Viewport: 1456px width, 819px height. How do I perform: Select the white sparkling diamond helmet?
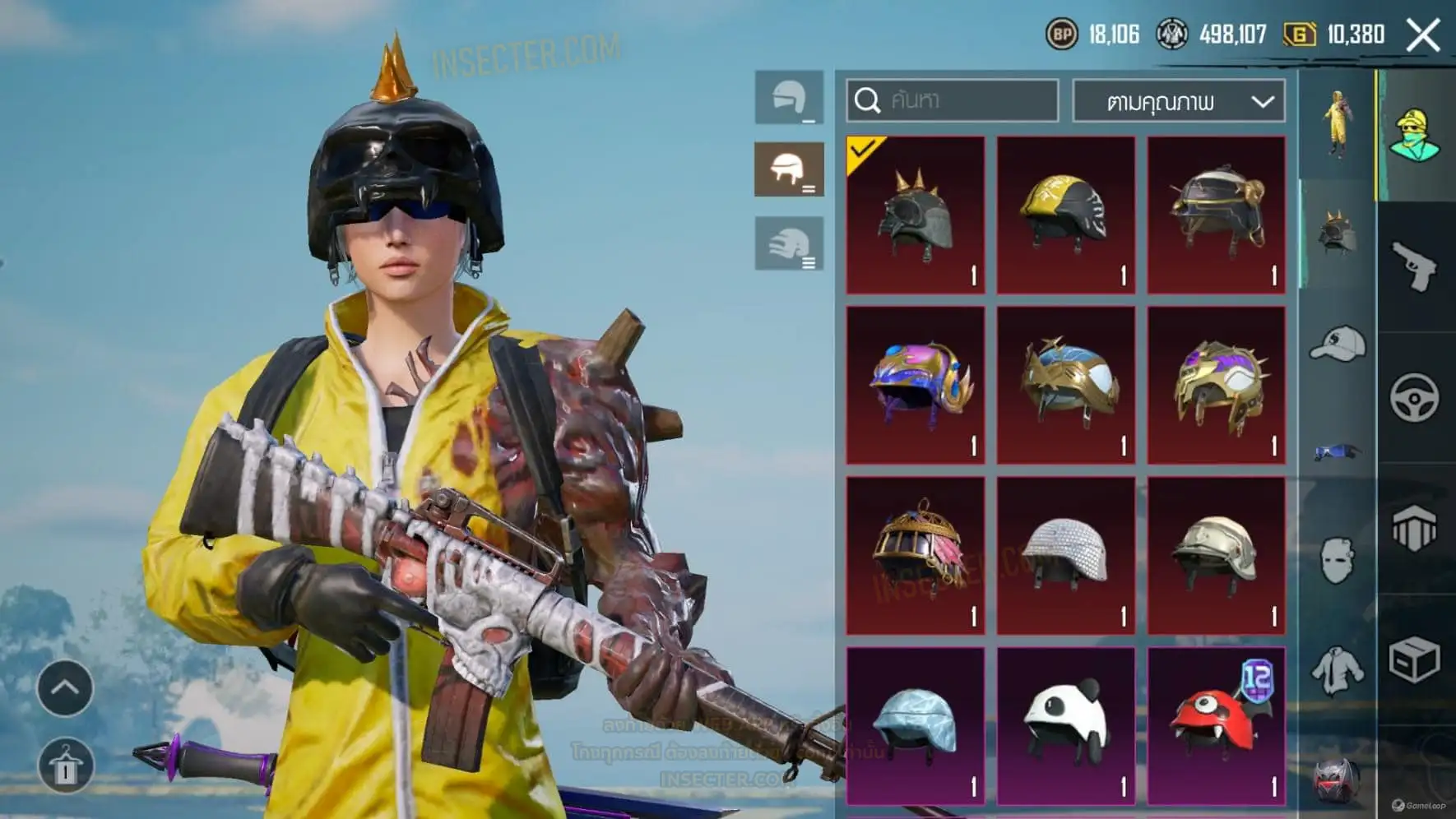click(x=1065, y=555)
